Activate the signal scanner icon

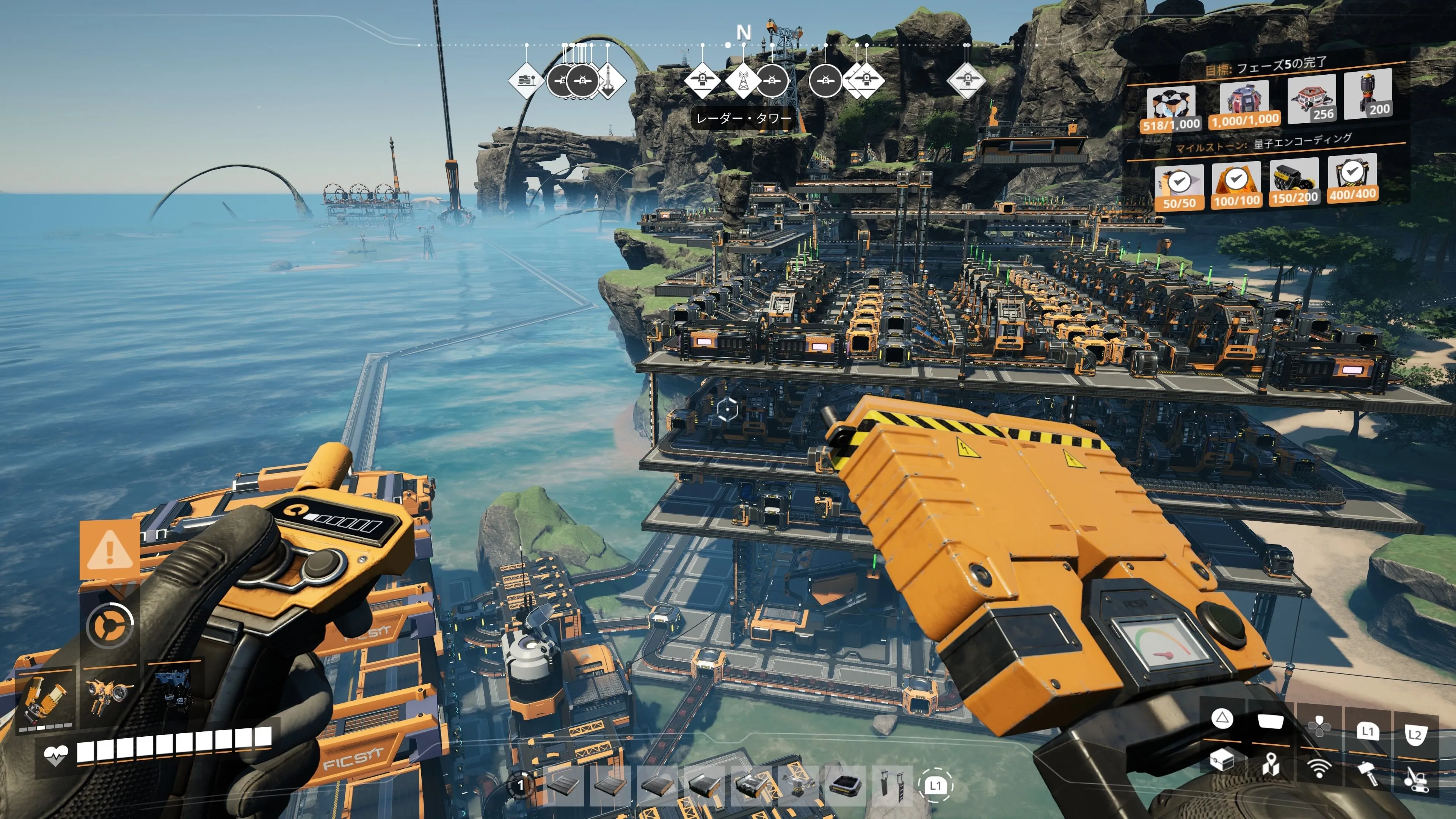(1319, 767)
